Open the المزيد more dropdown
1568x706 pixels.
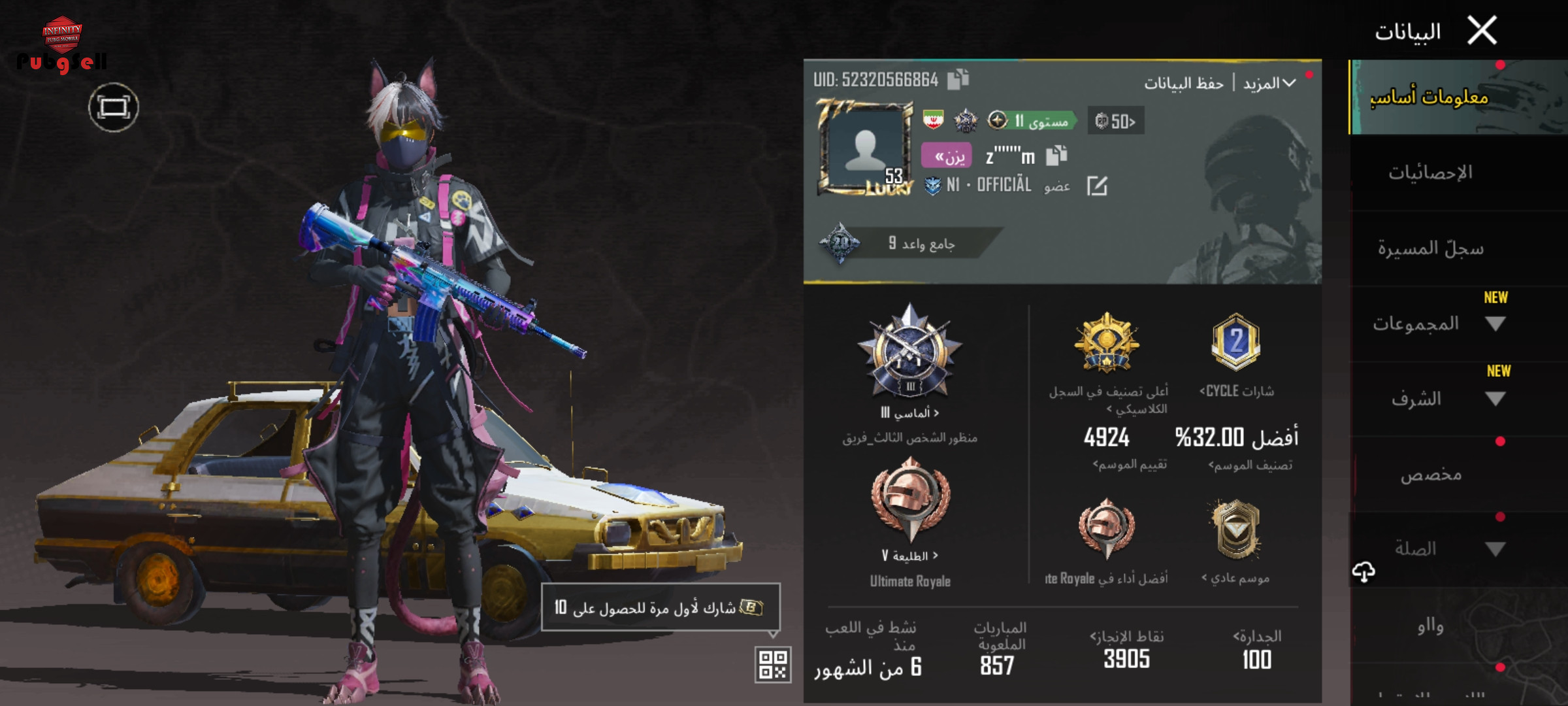tap(1269, 84)
